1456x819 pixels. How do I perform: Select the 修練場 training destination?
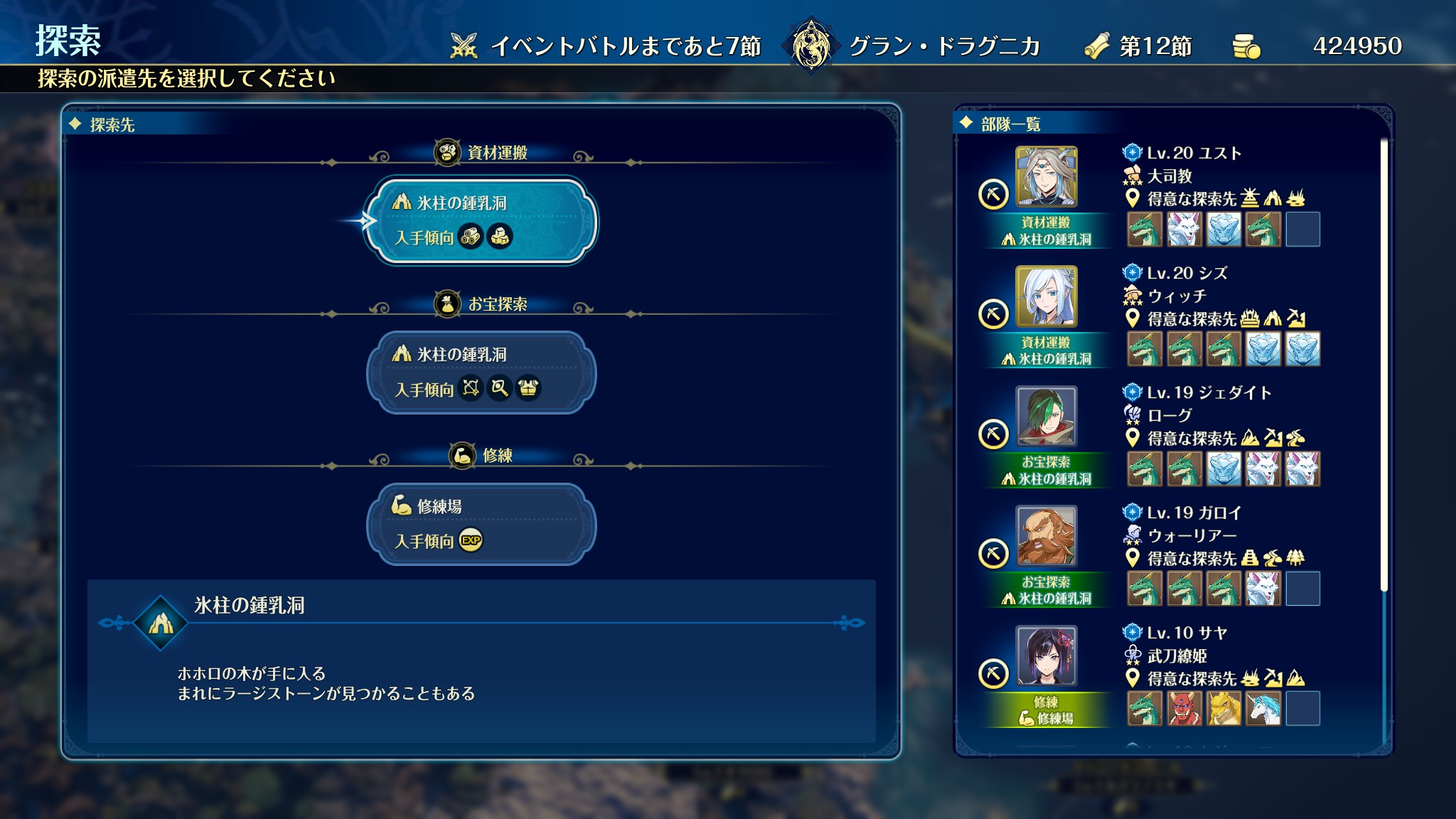(481, 524)
